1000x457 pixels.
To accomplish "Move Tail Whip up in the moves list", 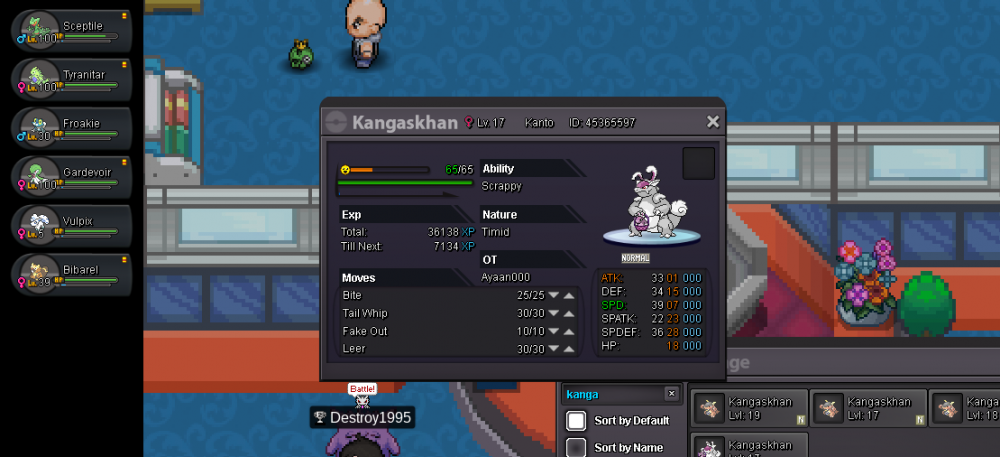I will coord(569,314).
